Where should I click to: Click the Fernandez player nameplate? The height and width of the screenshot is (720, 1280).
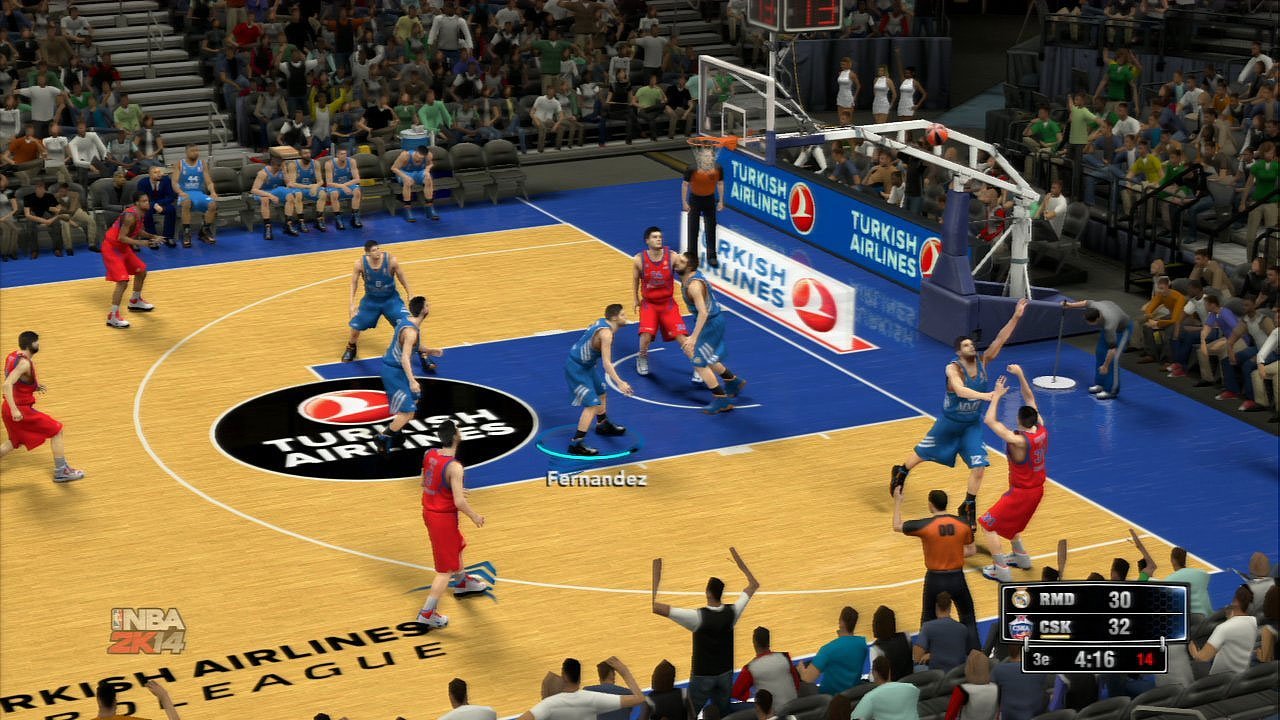point(597,481)
